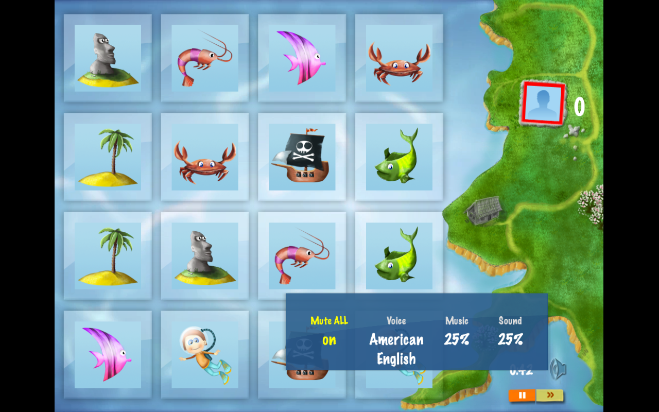
Task: Adjust the Music volume percentage
Action: 457,339
